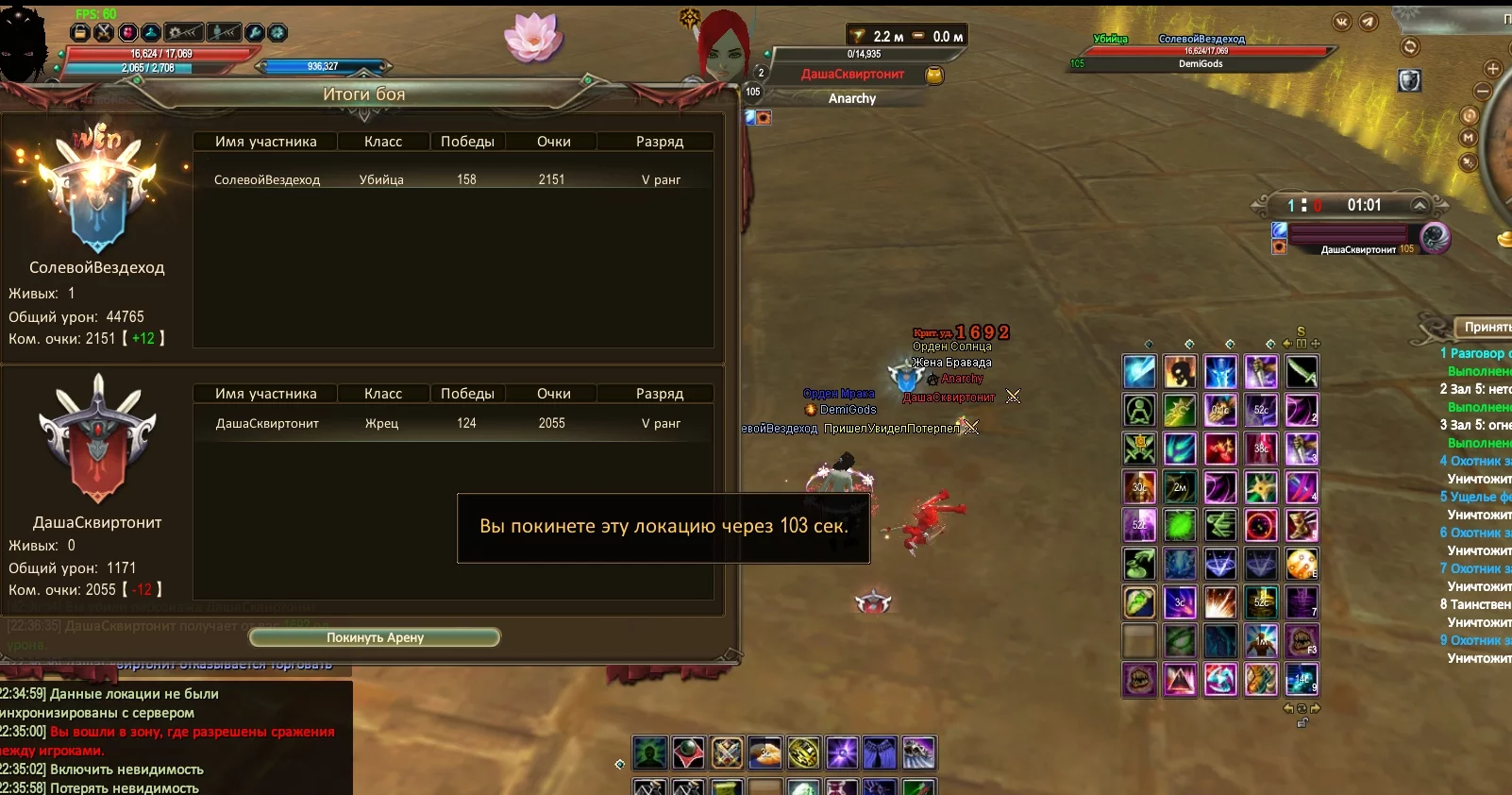Zoom out the minimap with minus button

click(1483, 92)
